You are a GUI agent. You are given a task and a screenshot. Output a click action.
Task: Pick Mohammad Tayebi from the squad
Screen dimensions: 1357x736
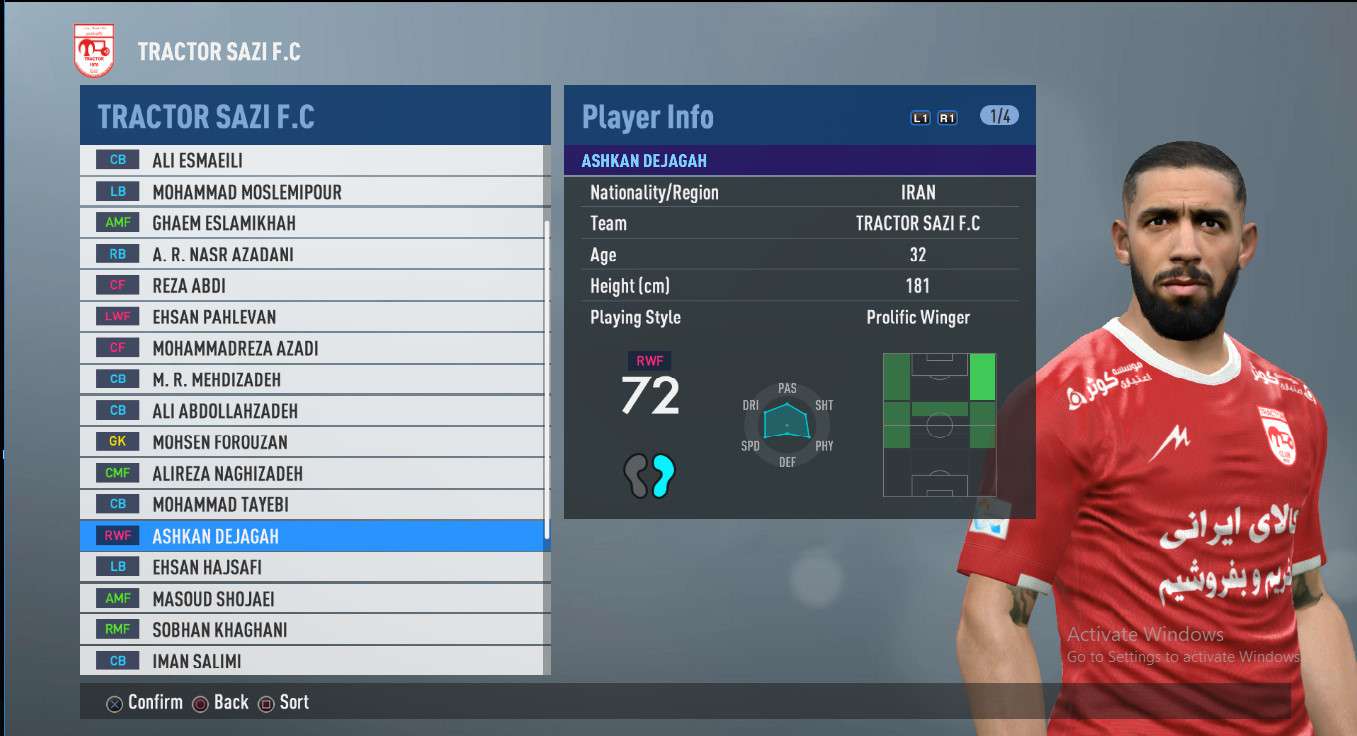point(312,505)
